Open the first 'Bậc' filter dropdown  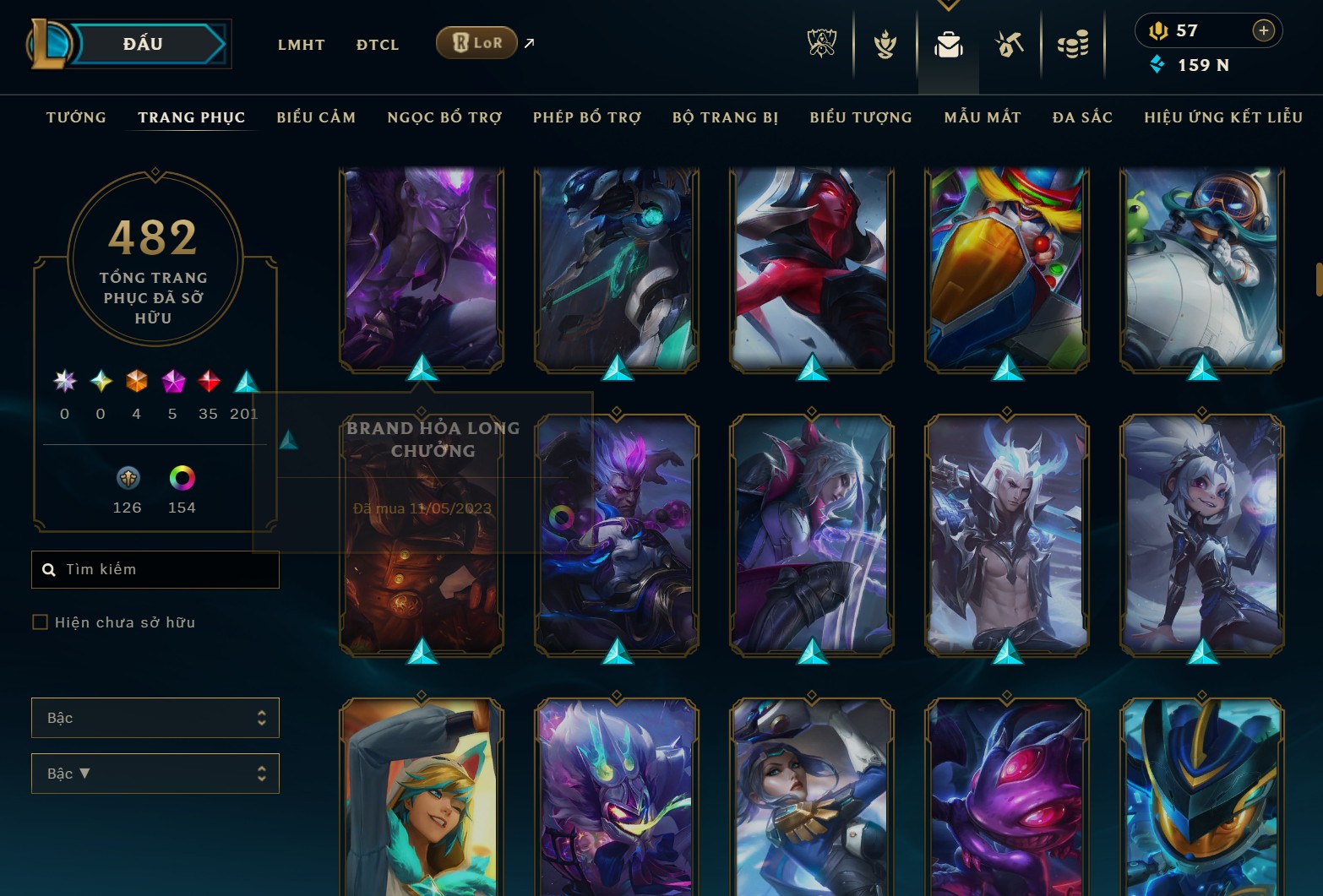tap(155, 717)
